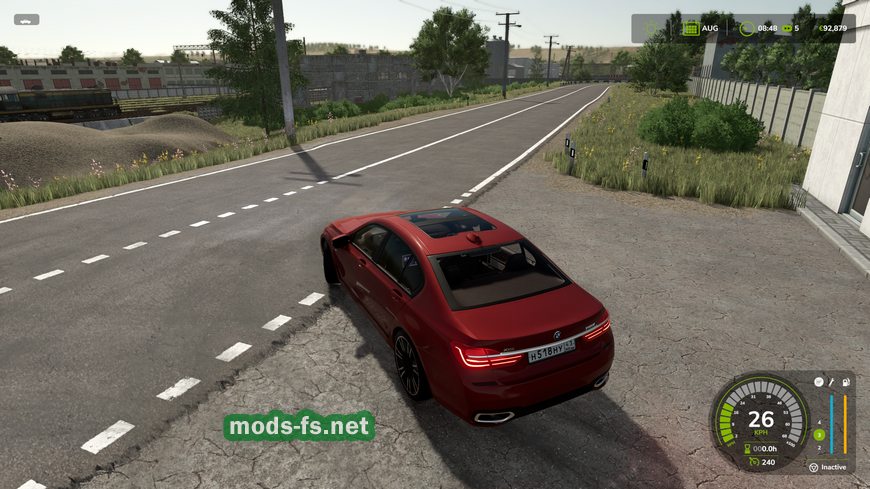Click the fuel pump icon
This screenshot has height=489, width=870.
(x=846, y=381)
